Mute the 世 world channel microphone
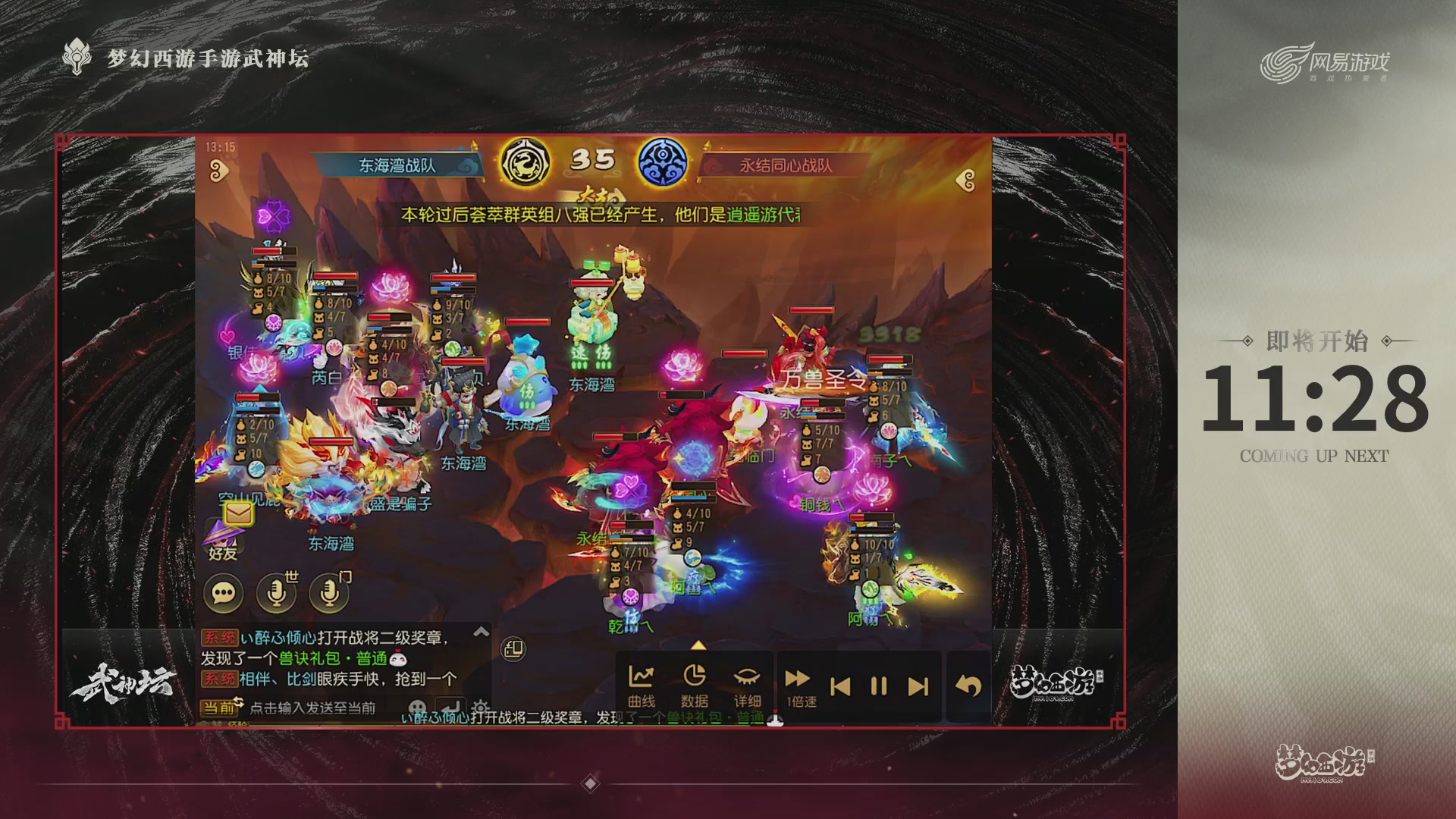This screenshot has width=1456, height=819. point(278,592)
